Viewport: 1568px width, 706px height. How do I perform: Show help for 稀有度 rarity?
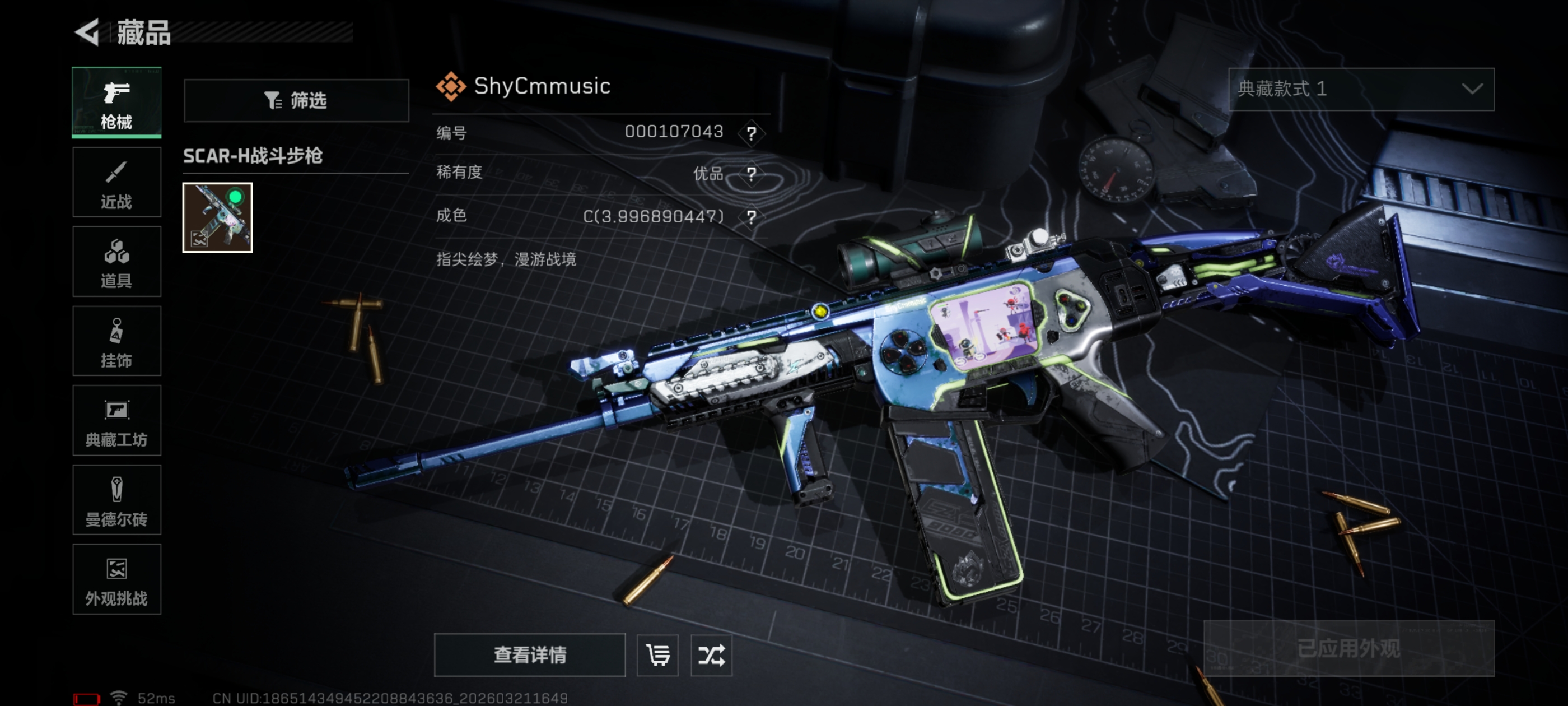(x=752, y=174)
